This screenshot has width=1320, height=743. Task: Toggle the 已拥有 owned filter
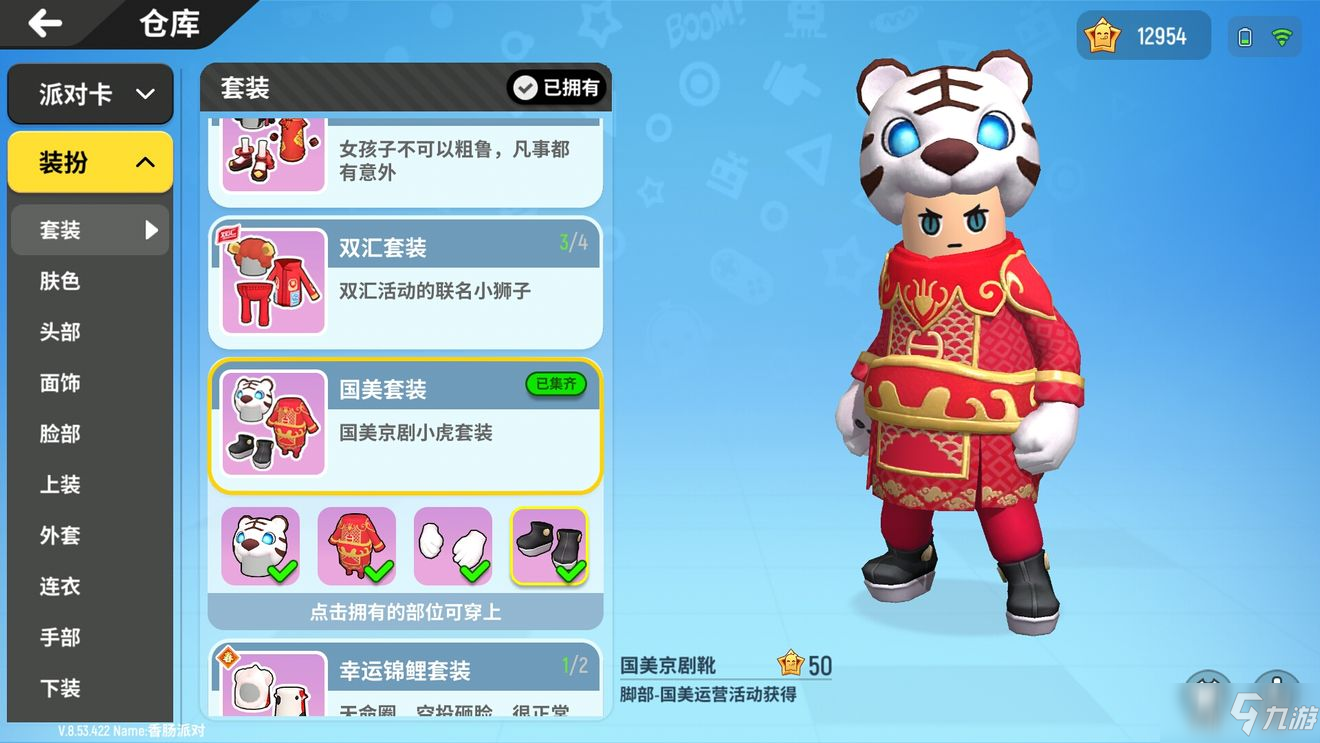[557, 88]
